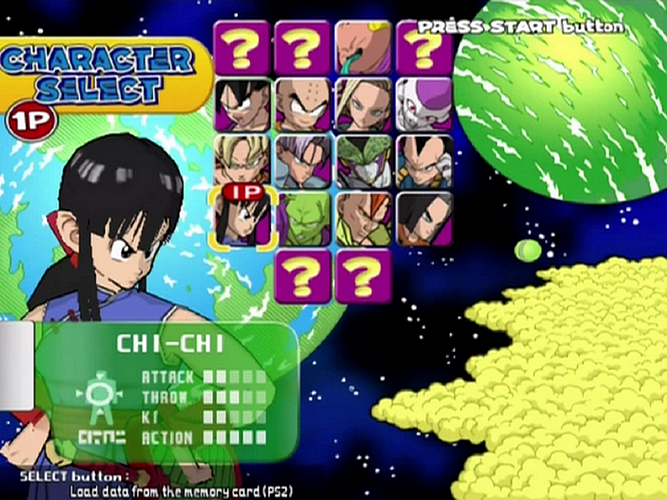
Task: Select the Goku portrait with black hair
Action: tap(242, 105)
